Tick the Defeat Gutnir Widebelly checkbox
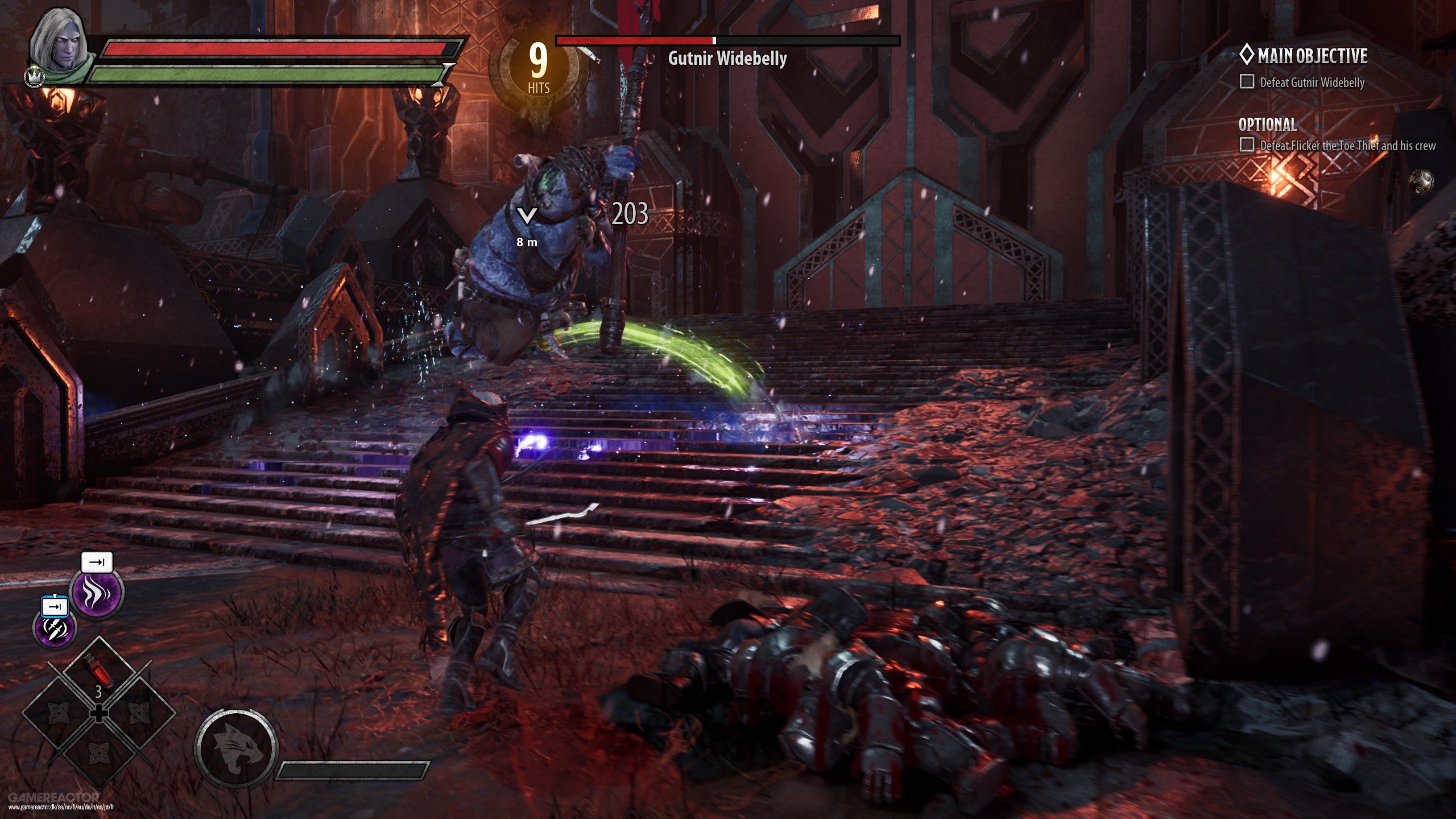 [x=1247, y=82]
